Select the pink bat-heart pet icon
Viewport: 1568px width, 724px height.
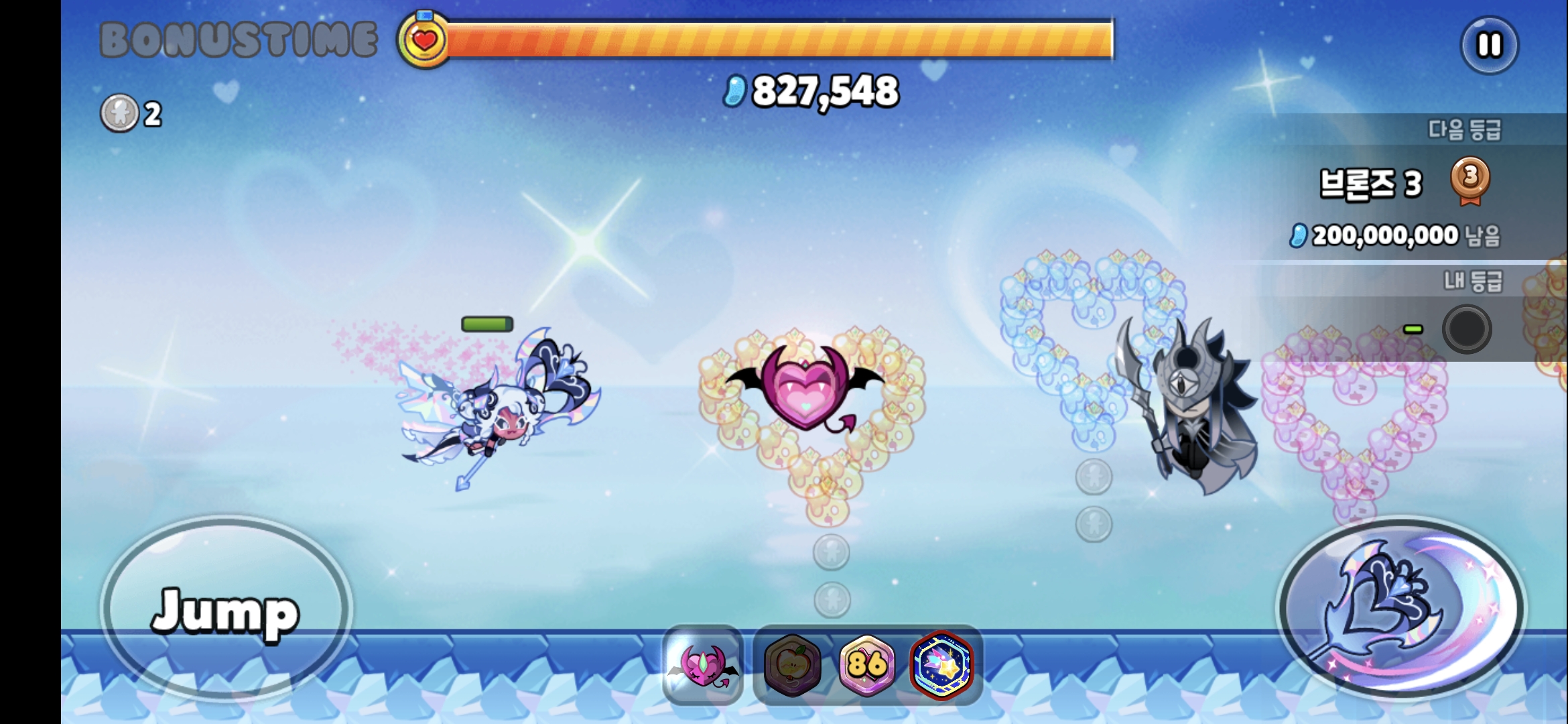click(703, 664)
